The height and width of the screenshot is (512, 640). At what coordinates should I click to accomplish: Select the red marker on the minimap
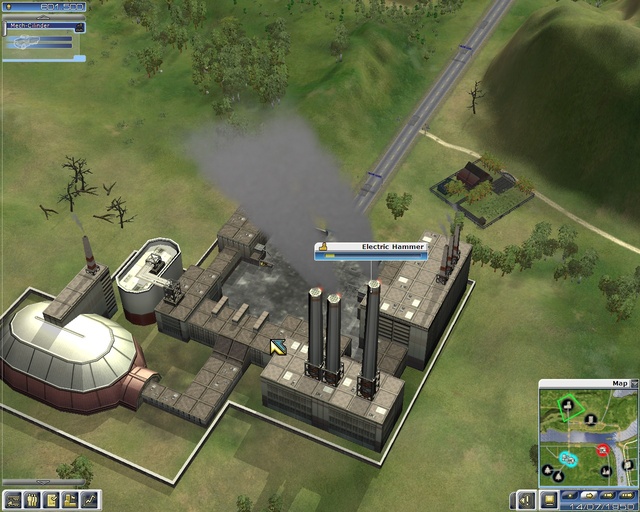tap(603, 451)
